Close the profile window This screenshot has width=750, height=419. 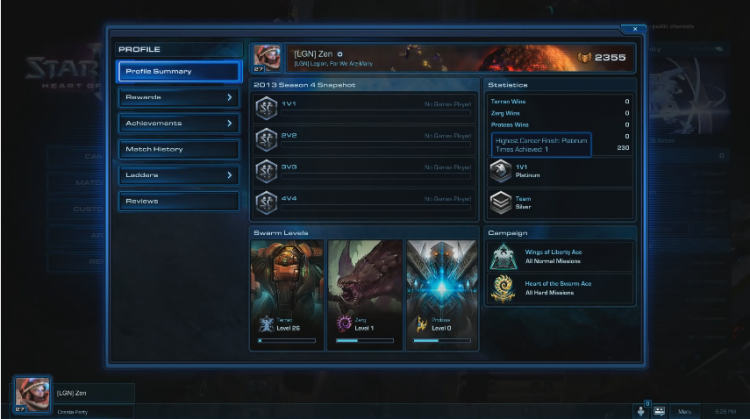pos(635,29)
